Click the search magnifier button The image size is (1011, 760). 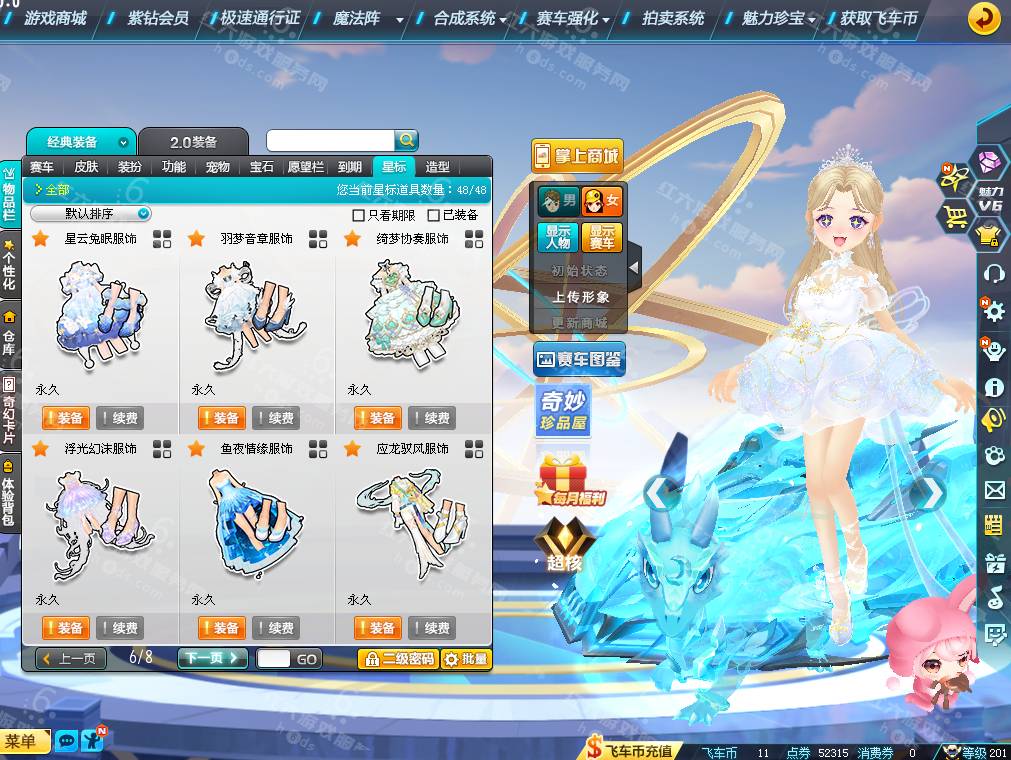407,140
